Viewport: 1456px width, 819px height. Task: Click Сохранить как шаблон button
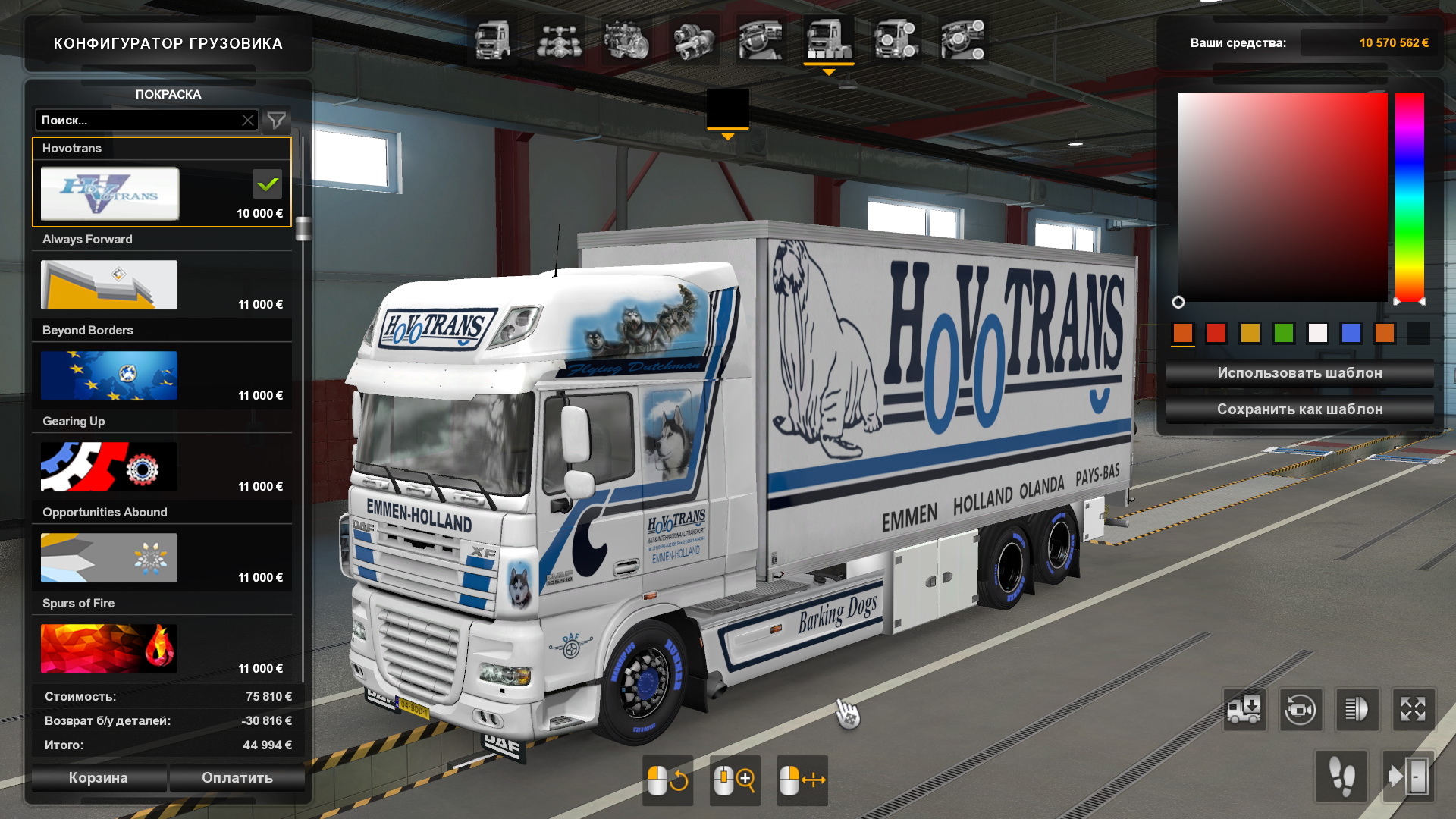[x=1299, y=409]
